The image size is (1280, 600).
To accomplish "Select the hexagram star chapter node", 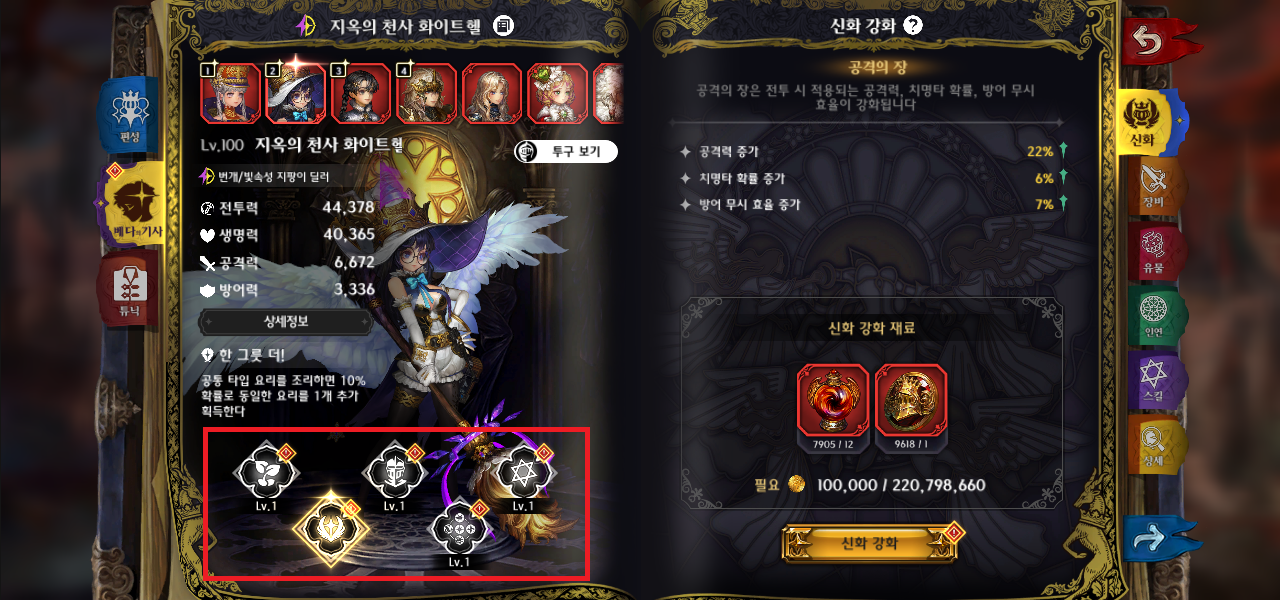I will pos(522,470).
